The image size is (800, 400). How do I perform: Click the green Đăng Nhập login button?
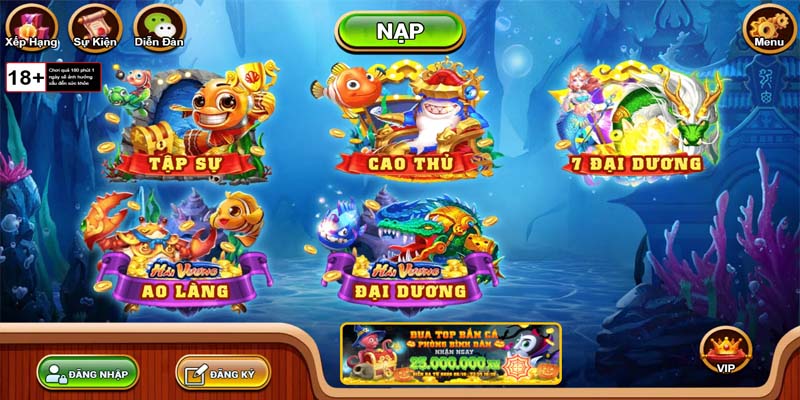tap(88, 372)
